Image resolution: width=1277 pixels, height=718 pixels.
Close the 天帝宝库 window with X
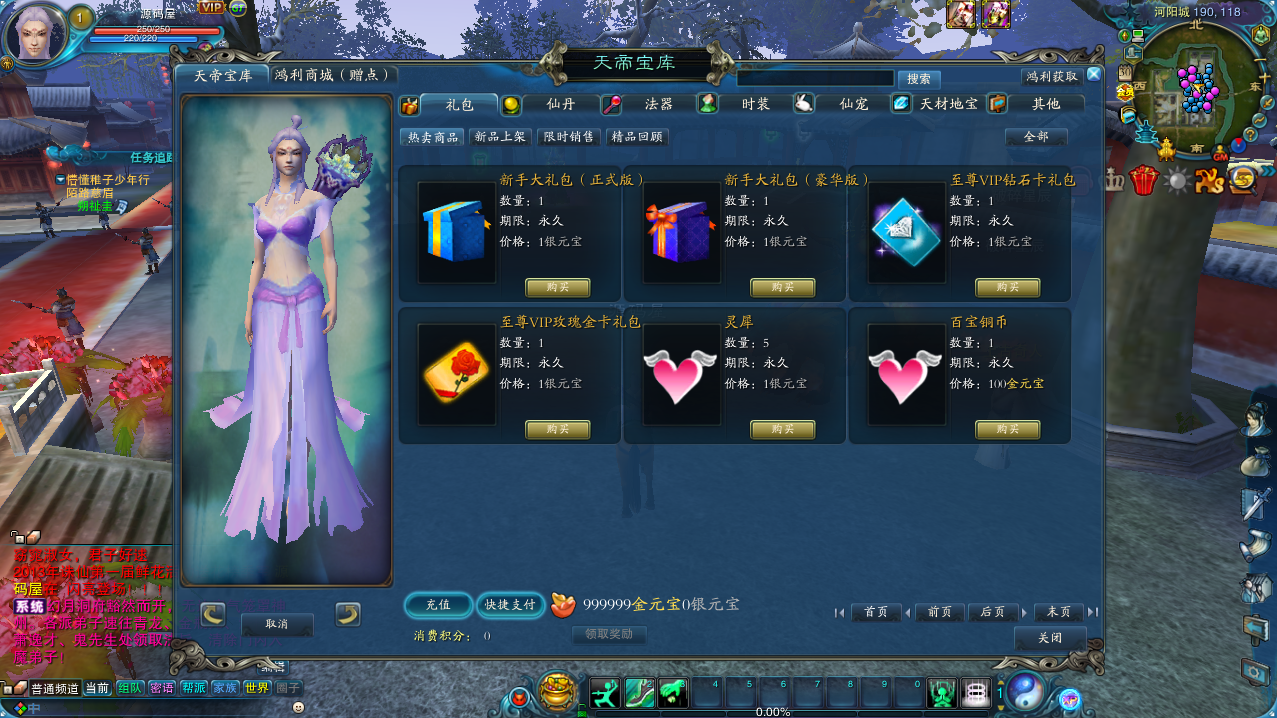pyautogui.click(x=1094, y=74)
